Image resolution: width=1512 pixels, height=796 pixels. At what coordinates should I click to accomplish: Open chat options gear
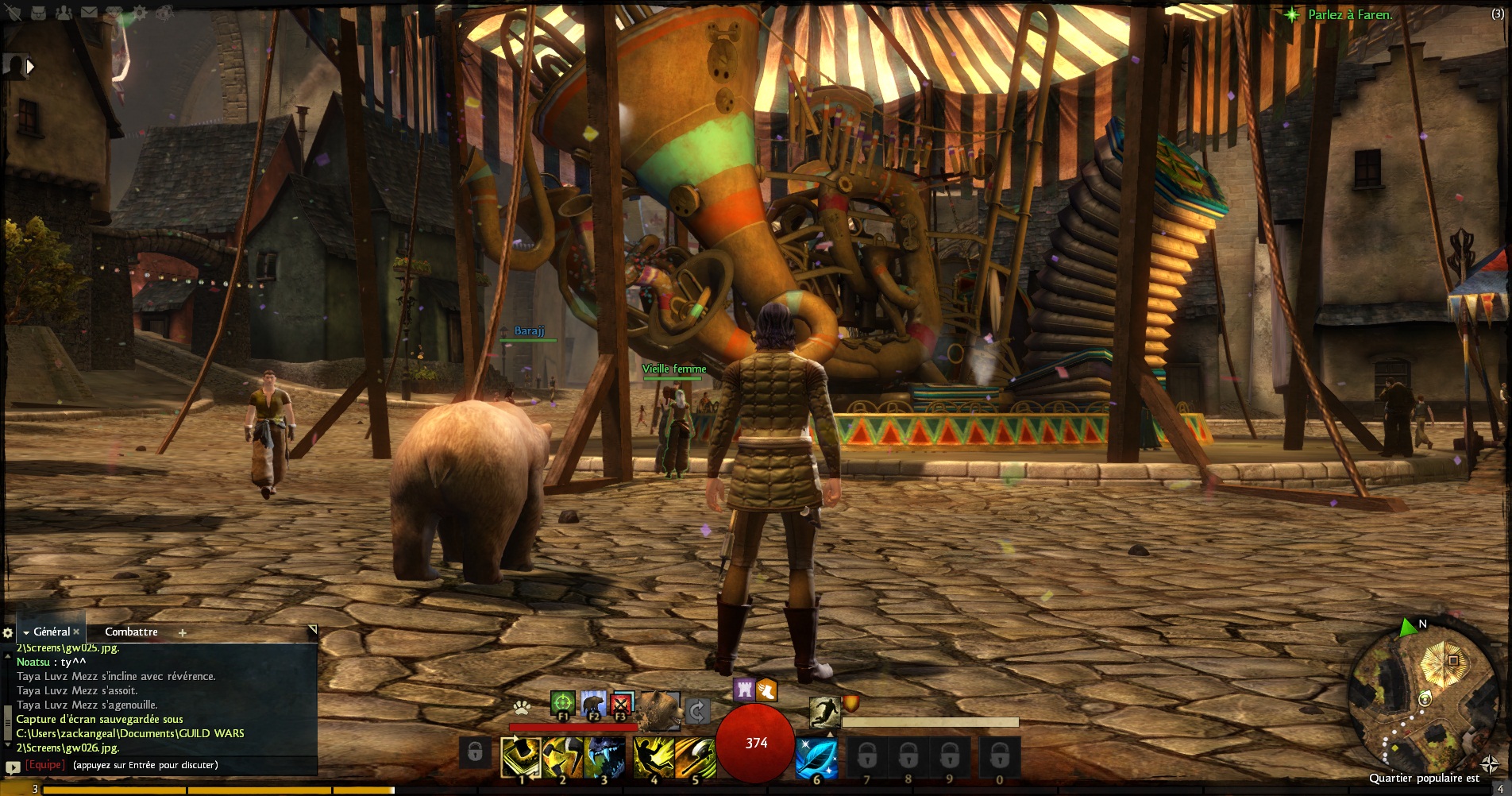click(8, 632)
